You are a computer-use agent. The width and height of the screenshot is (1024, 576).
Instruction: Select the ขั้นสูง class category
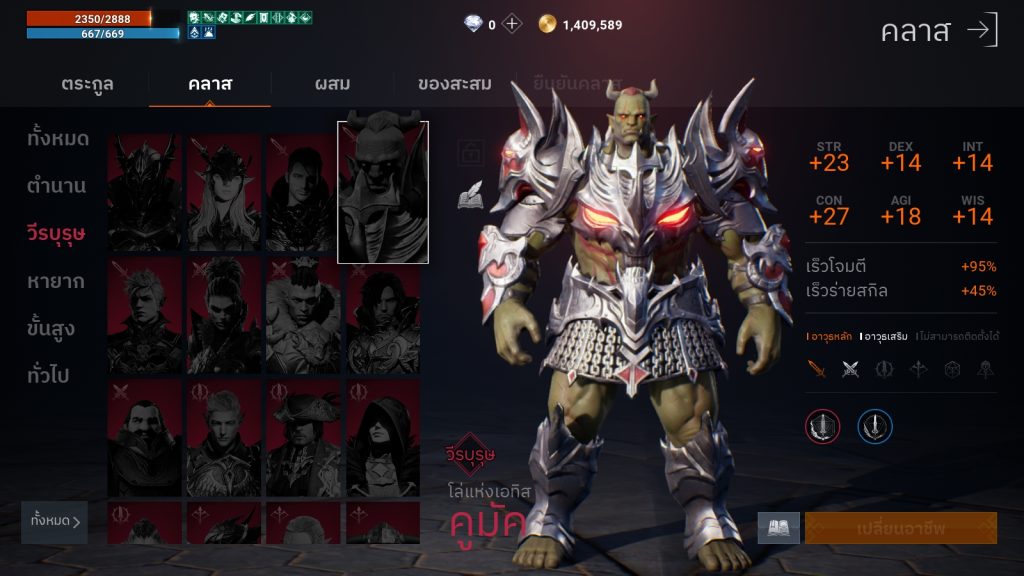52,329
